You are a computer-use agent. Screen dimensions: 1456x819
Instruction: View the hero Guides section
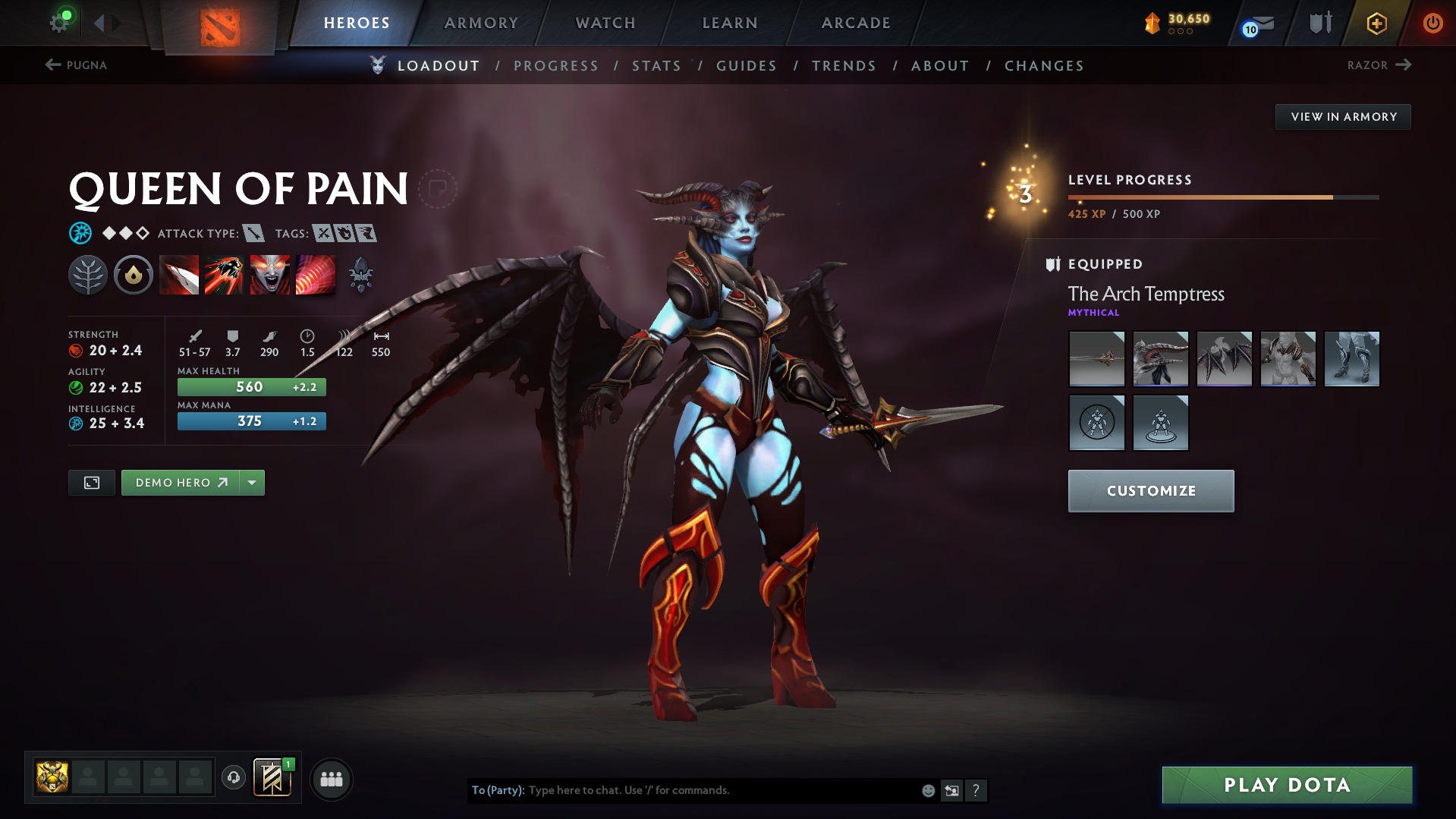pos(747,66)
